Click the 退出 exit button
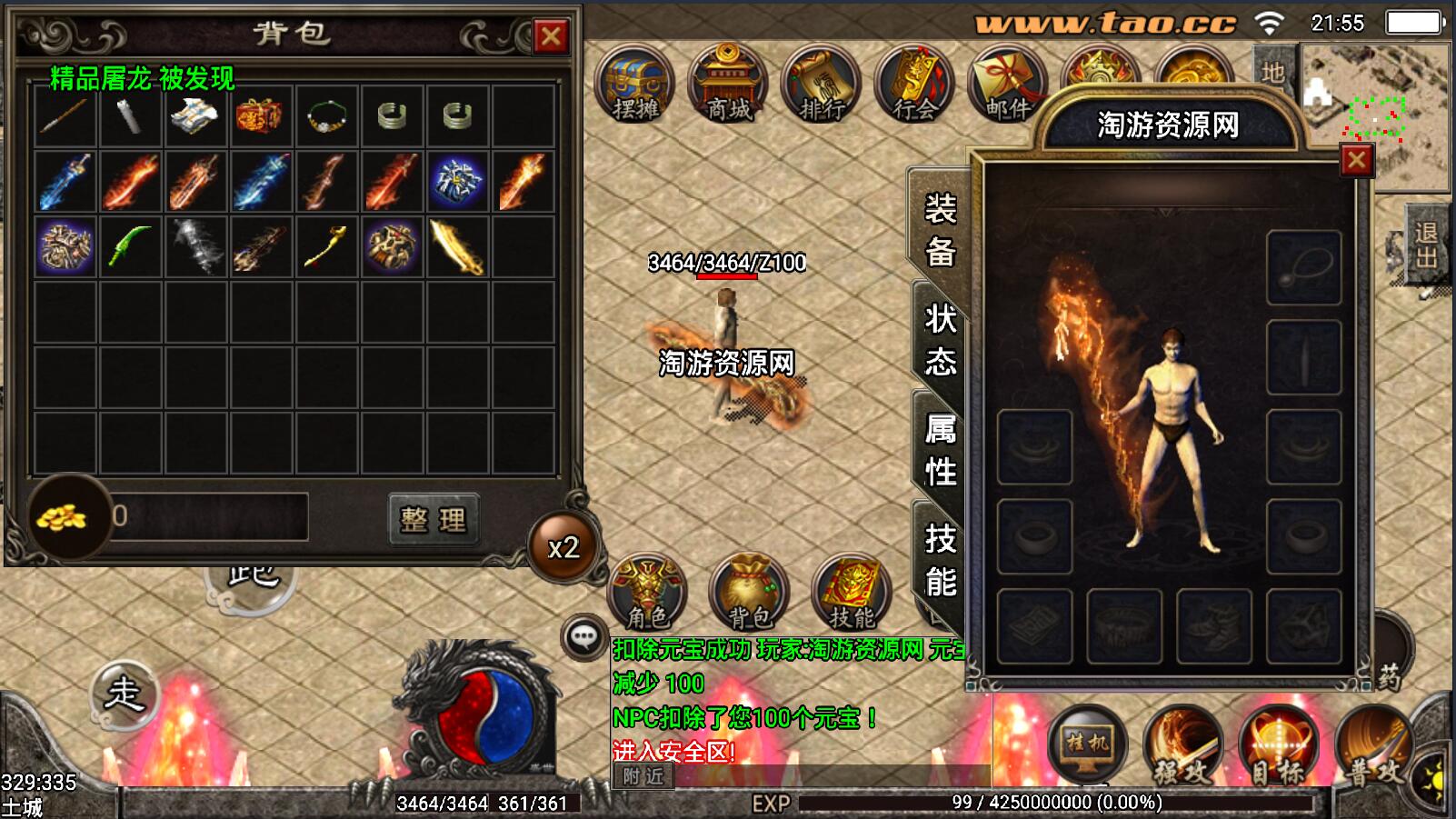 point(1426,245)
